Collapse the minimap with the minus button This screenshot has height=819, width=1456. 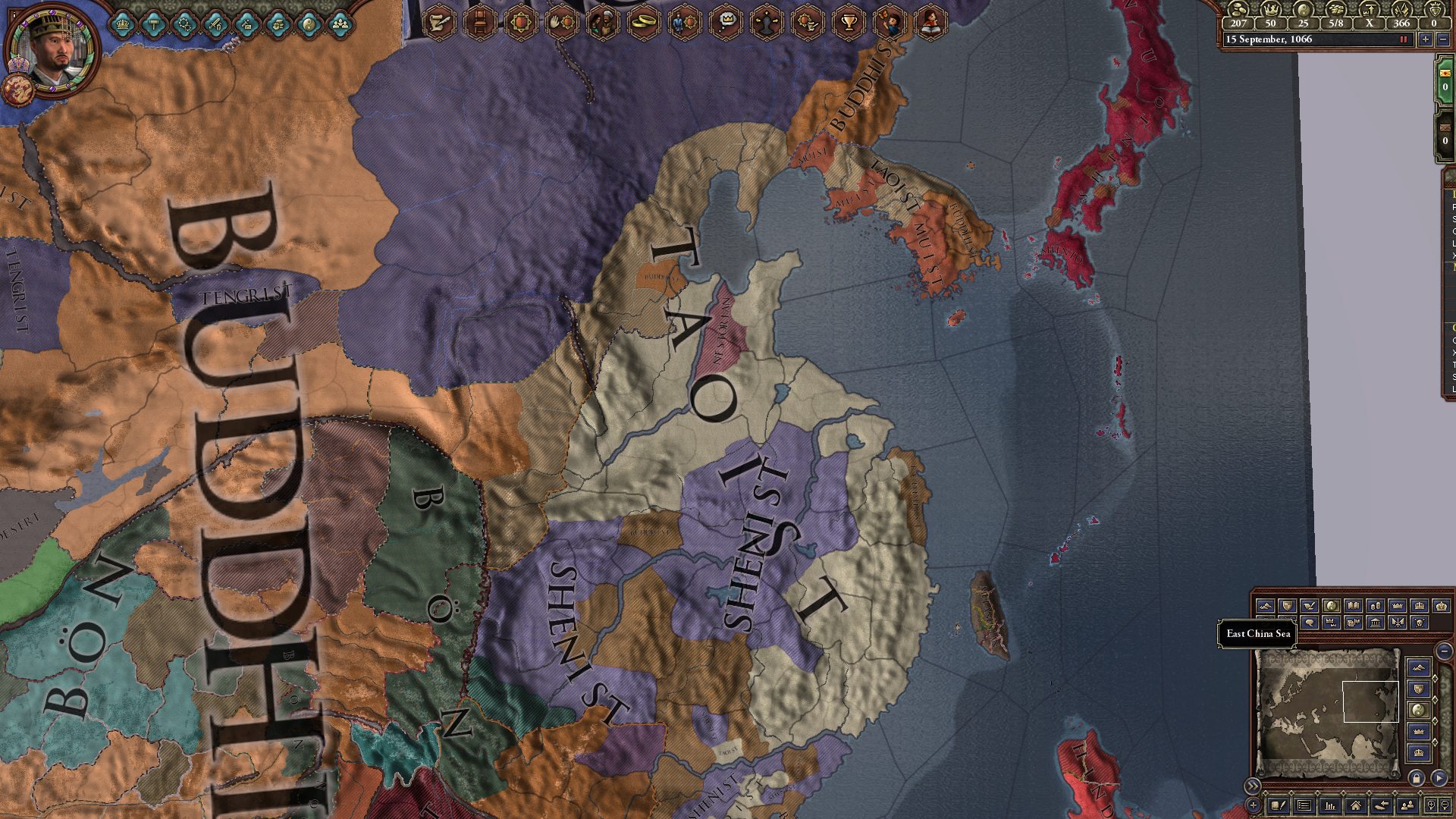tap(1443, 651)
